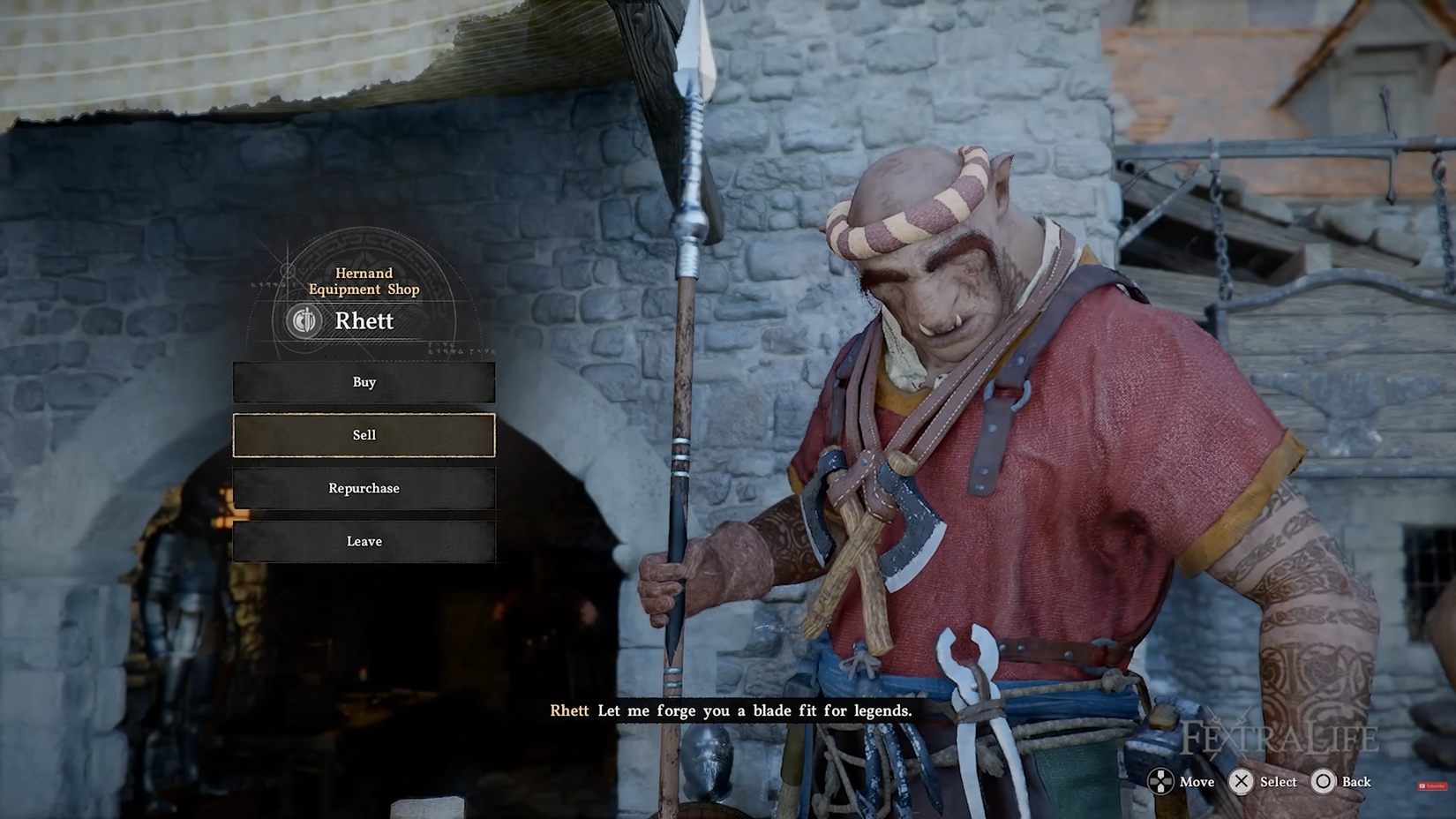Image resolution: width=1456 pixels, height=819 pixels.
Task: Tap the X Select button icon
Action: point(1241,782)
